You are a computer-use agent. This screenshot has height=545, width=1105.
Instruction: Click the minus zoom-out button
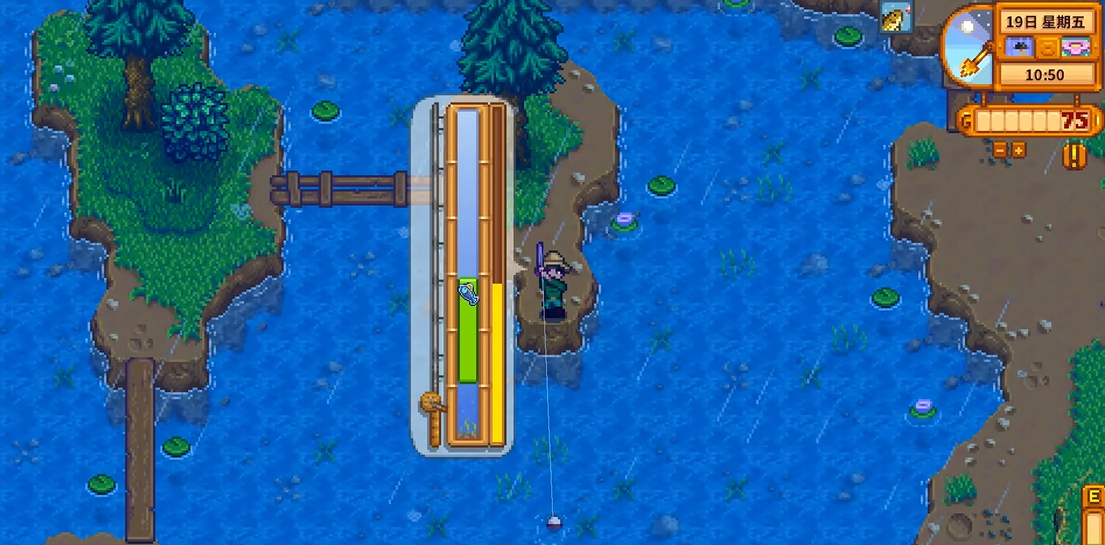pos(1001,149)
